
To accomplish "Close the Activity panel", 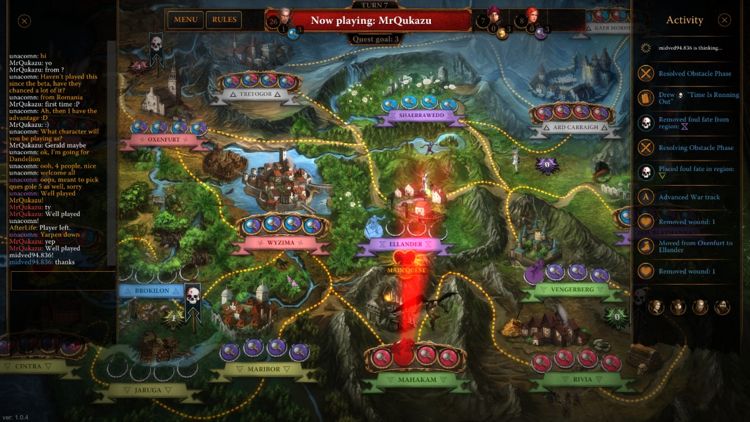I will click(725, 20).
